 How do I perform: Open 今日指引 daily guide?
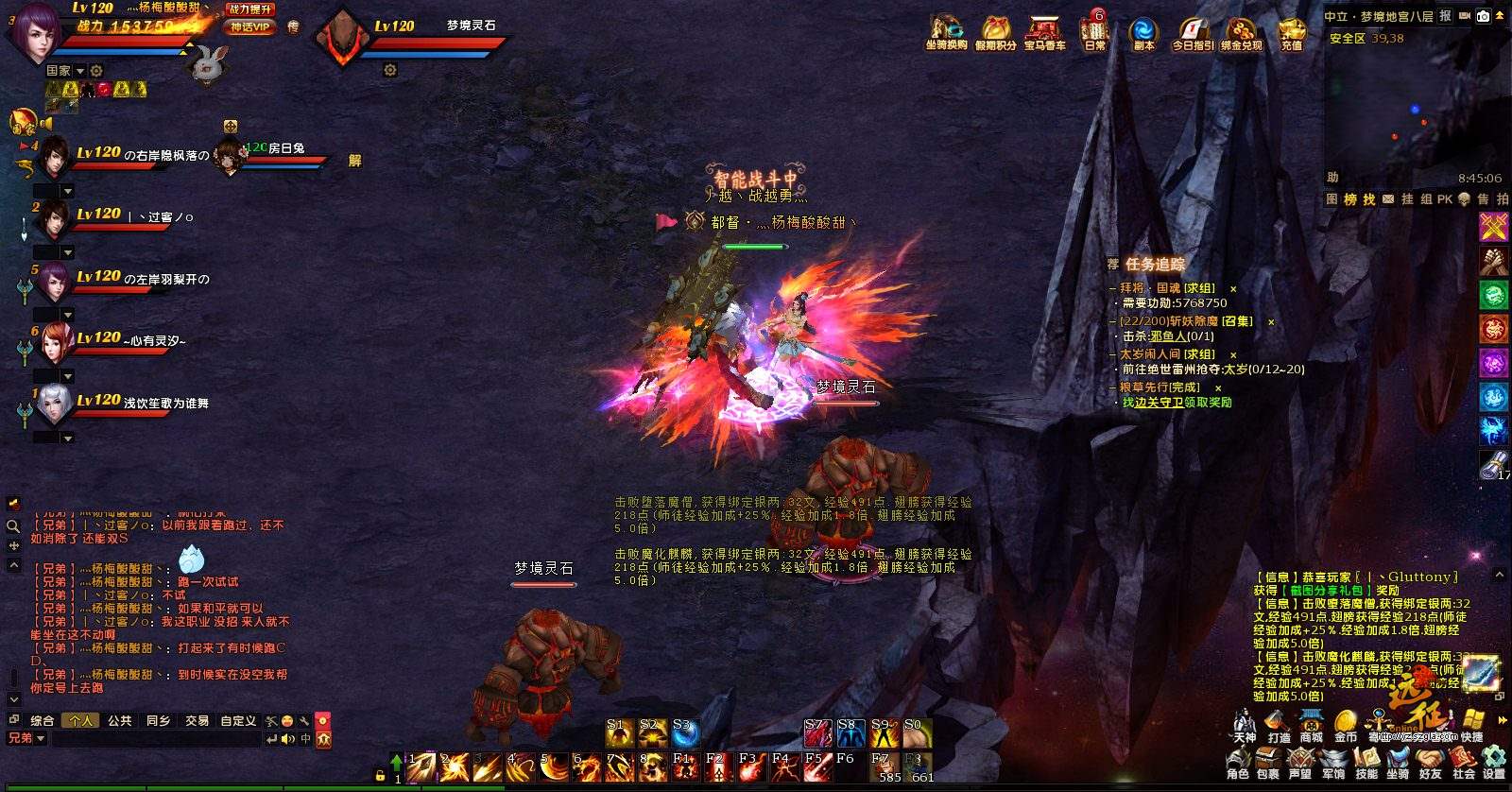[x=1192, y=31]
